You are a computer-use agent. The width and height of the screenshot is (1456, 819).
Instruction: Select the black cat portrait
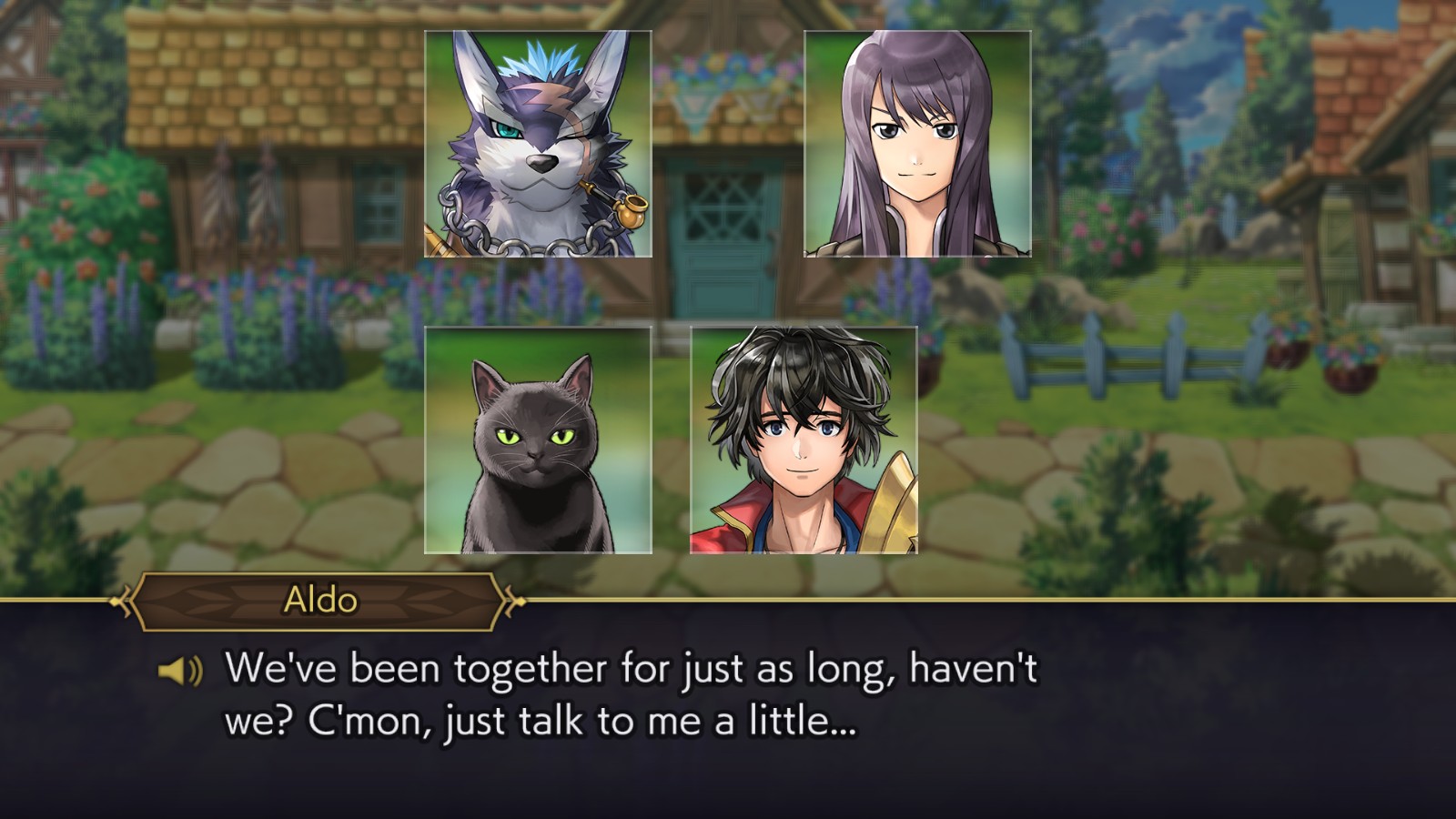(x=538, y=440)
